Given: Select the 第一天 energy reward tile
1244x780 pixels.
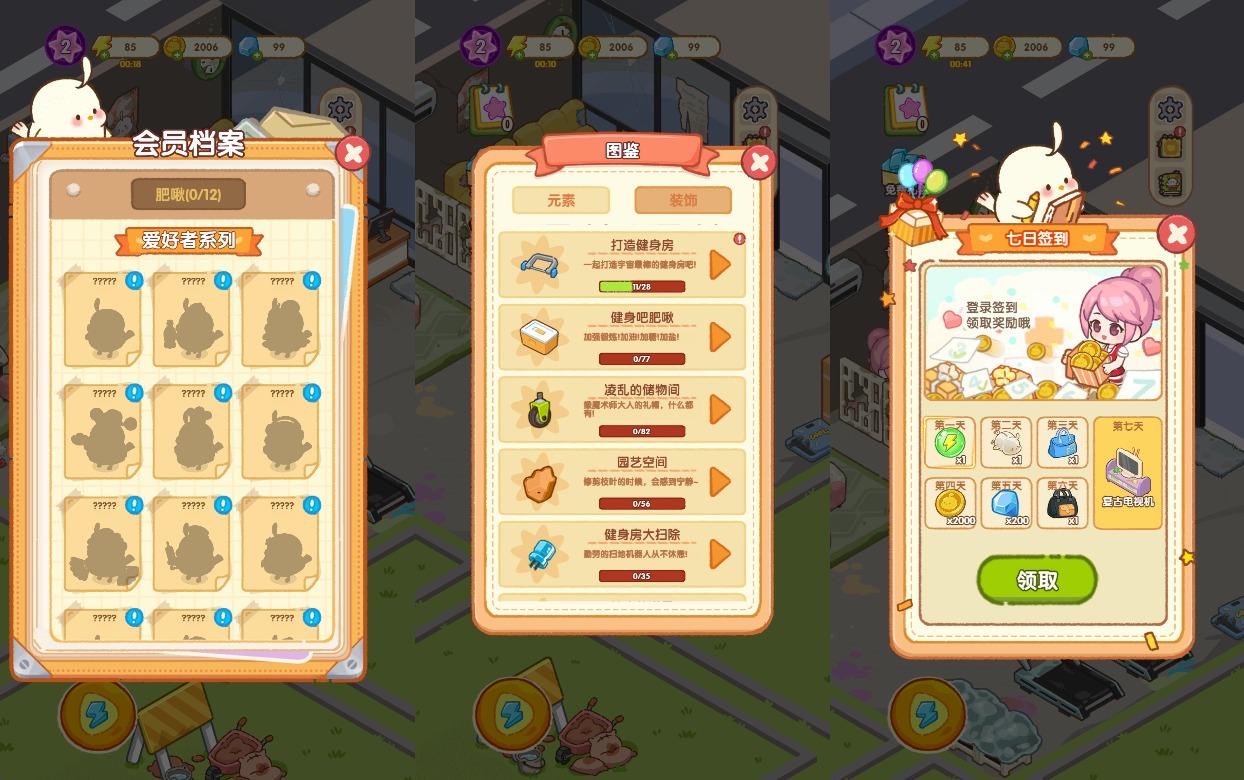Looking at the screenshot, I should 949,443.
